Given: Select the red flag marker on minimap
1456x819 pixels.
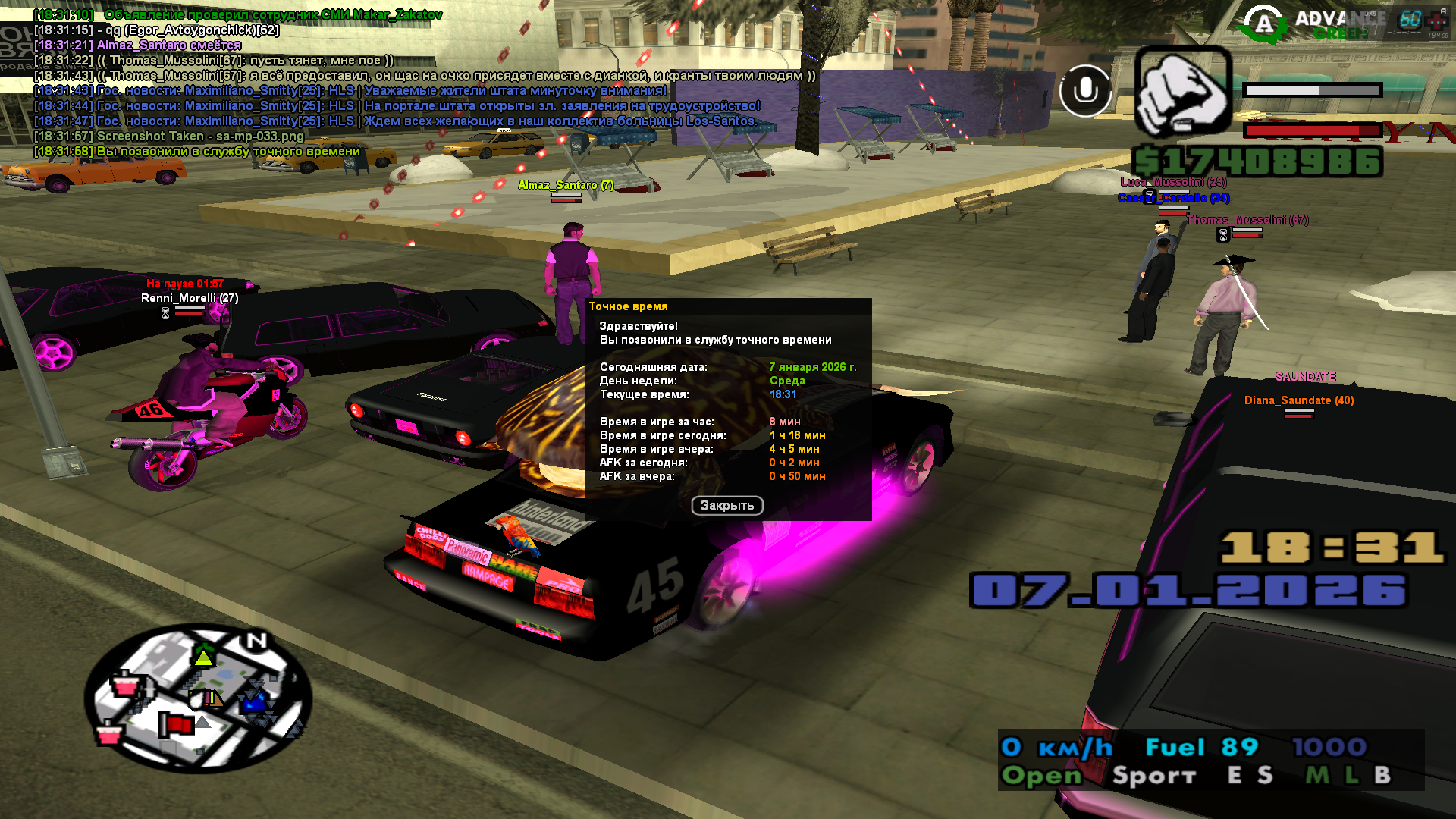Looking at the screenshot, I should tap(176, 724).
